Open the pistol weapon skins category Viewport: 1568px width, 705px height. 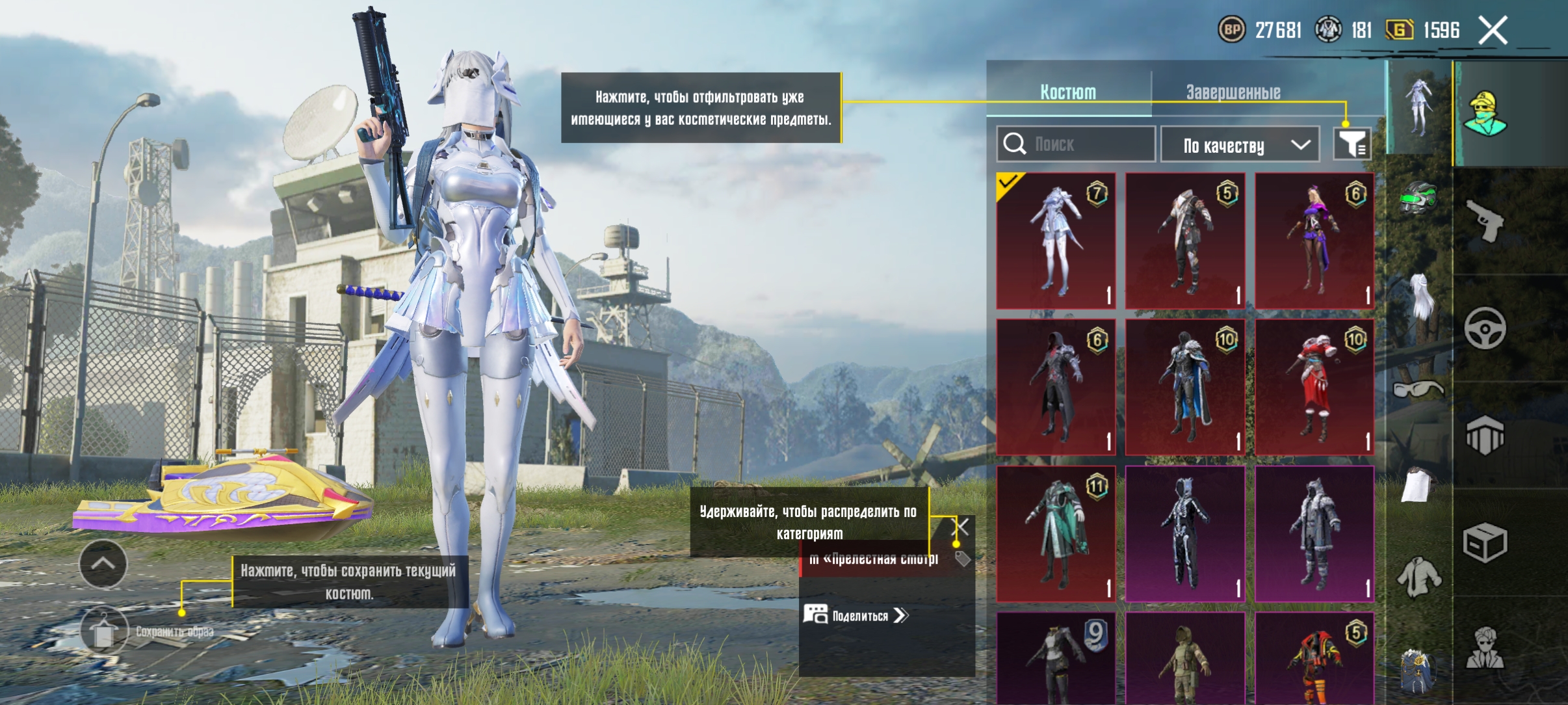tap(1485, 221)
